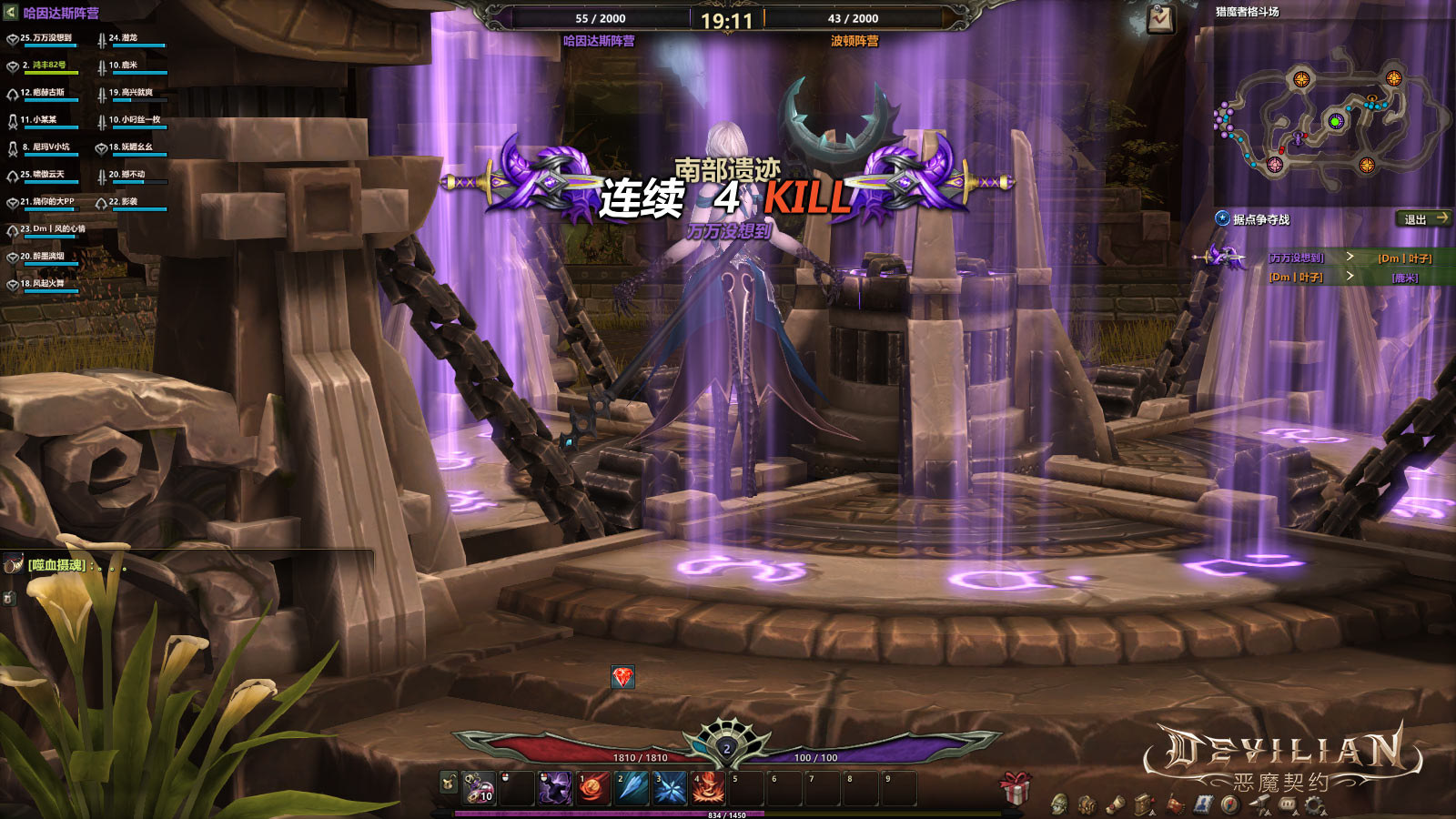Viewport: 1456px width, 819px height.
Task: Select team member 万万没想到 in roster
Action: click(x=47, y=39)
